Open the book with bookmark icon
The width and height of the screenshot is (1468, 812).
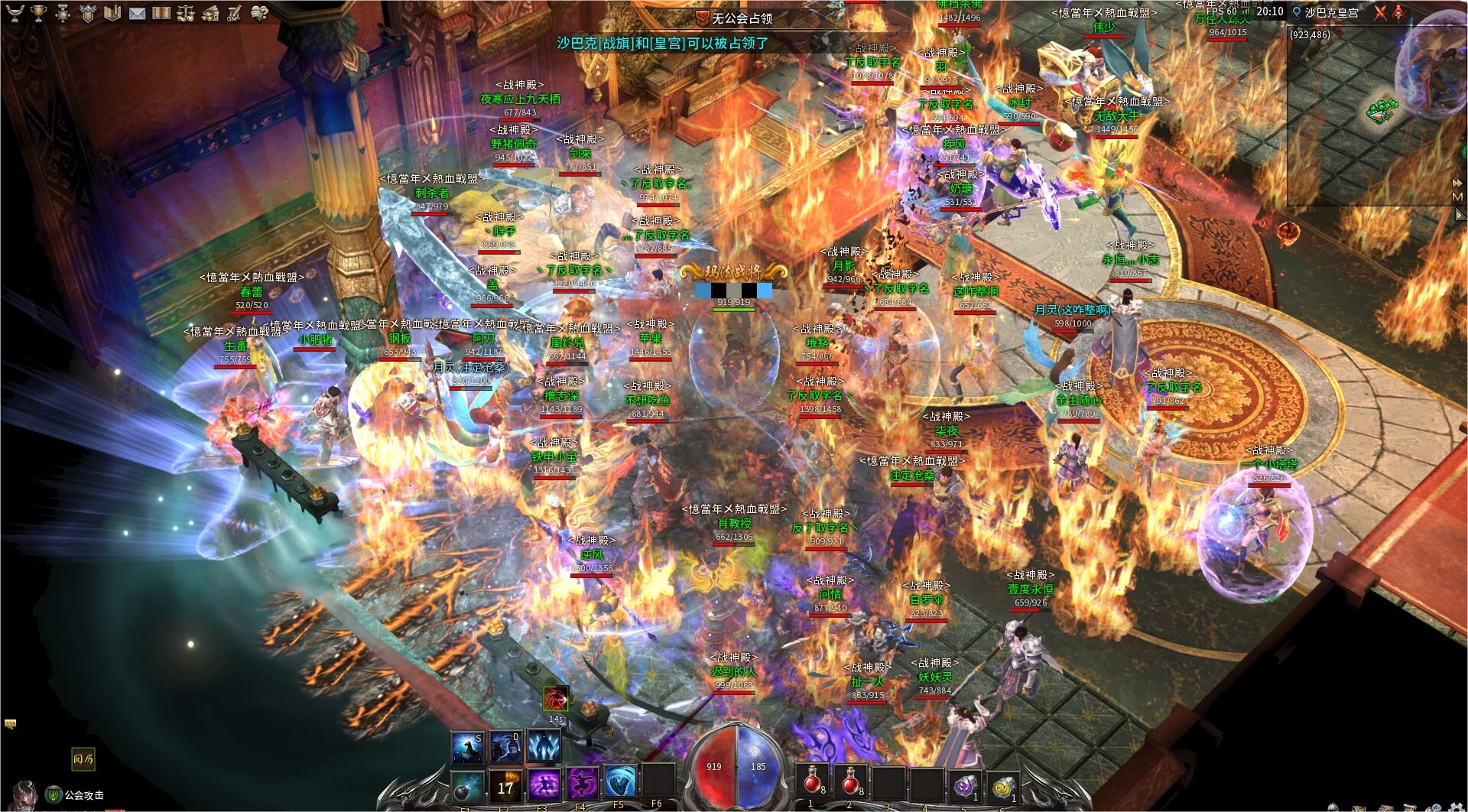pos(112,13)
